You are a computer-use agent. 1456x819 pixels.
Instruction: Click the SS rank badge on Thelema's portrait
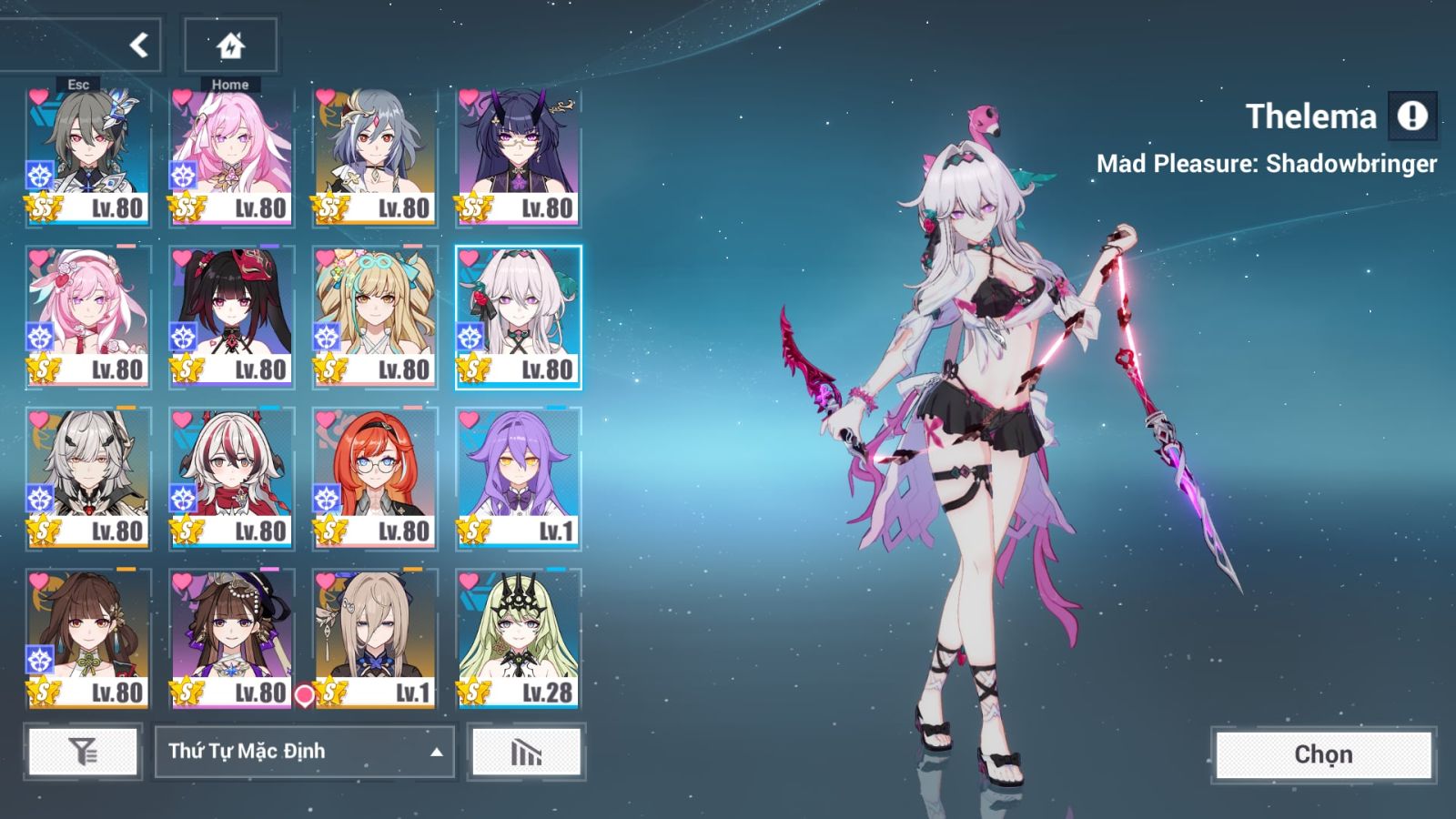click(x=473, y=367)
